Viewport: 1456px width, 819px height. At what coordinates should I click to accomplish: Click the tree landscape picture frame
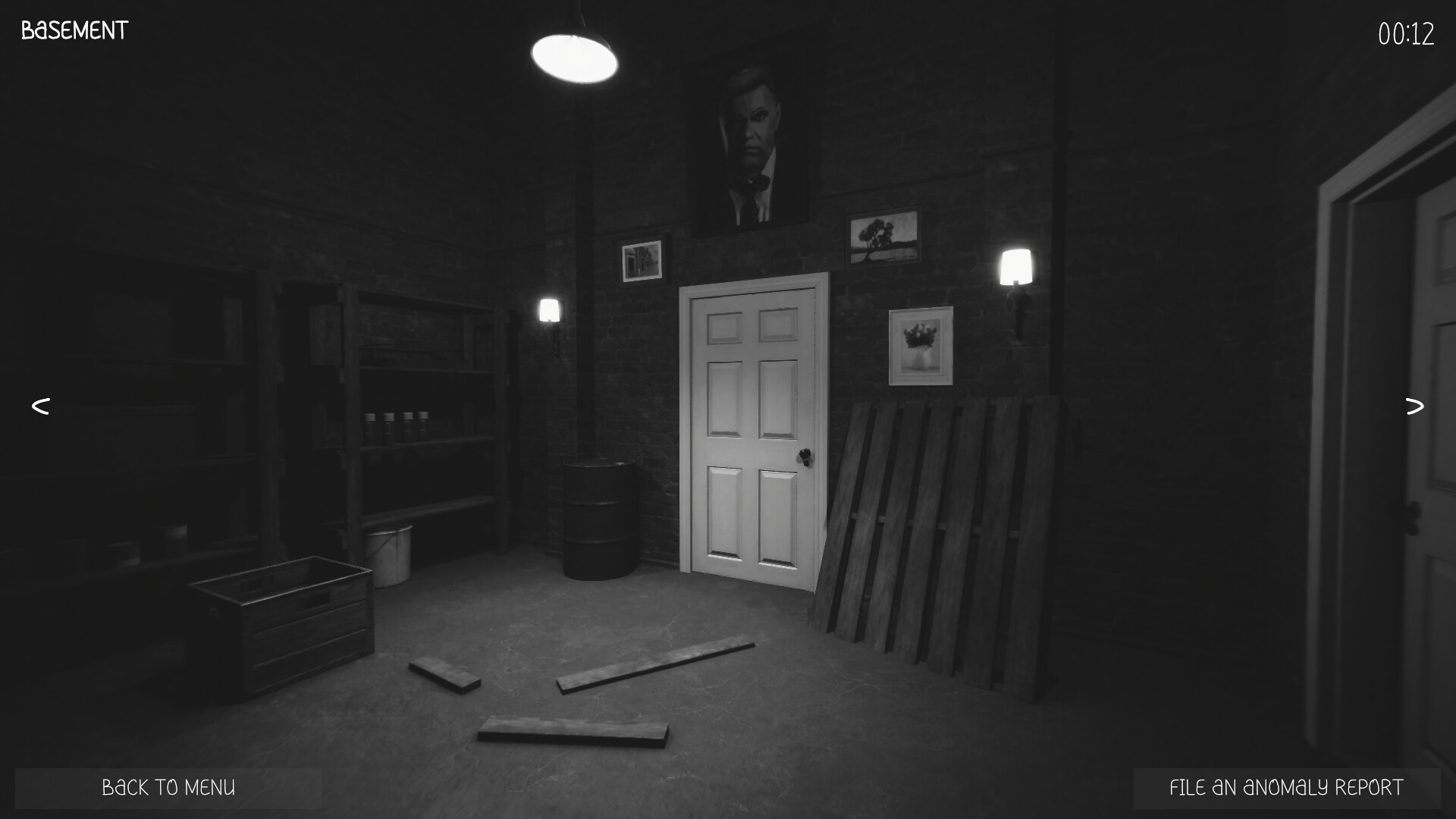[883, 237]
